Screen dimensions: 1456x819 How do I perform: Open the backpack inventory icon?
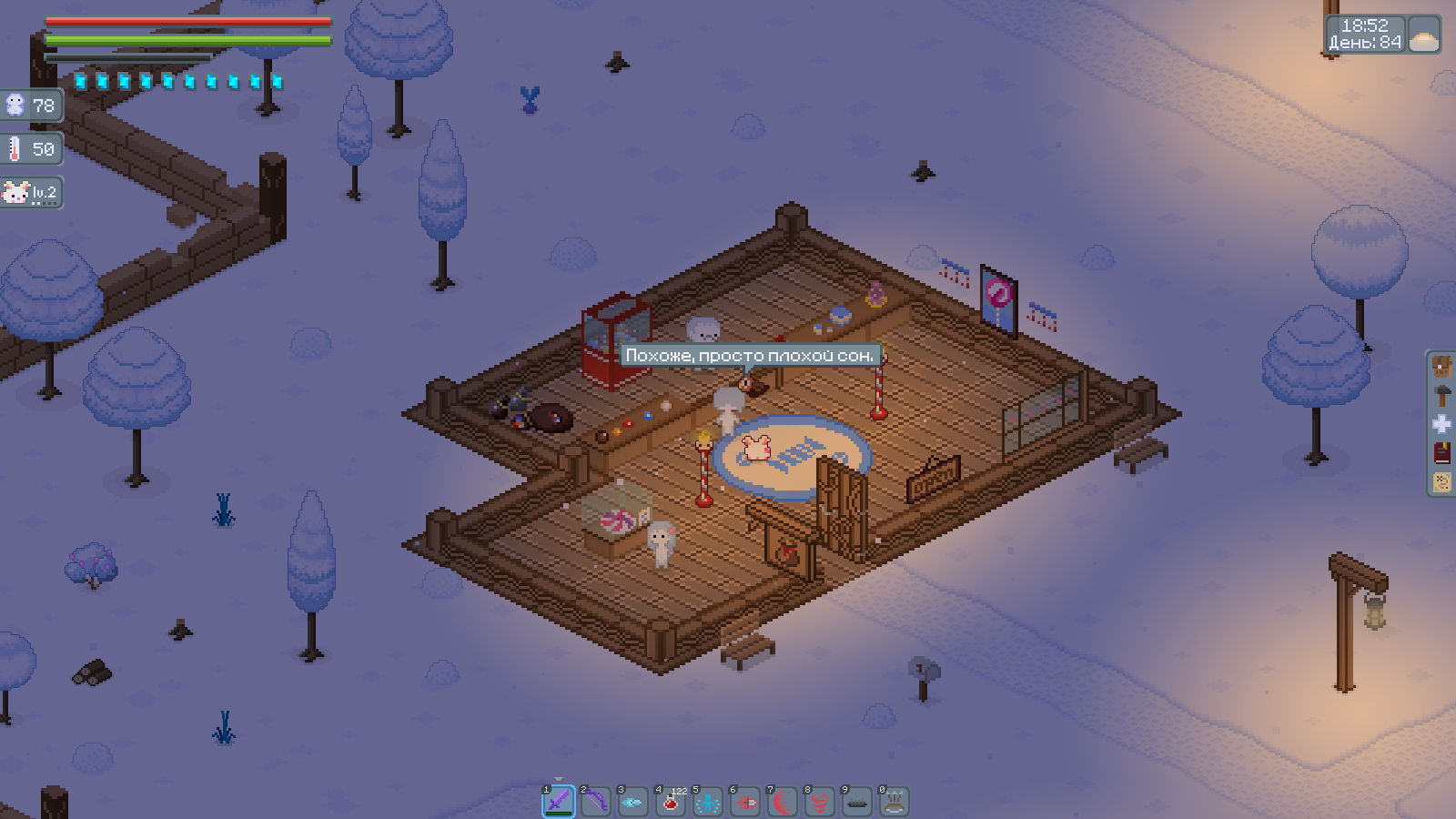tap(1442, 368)
